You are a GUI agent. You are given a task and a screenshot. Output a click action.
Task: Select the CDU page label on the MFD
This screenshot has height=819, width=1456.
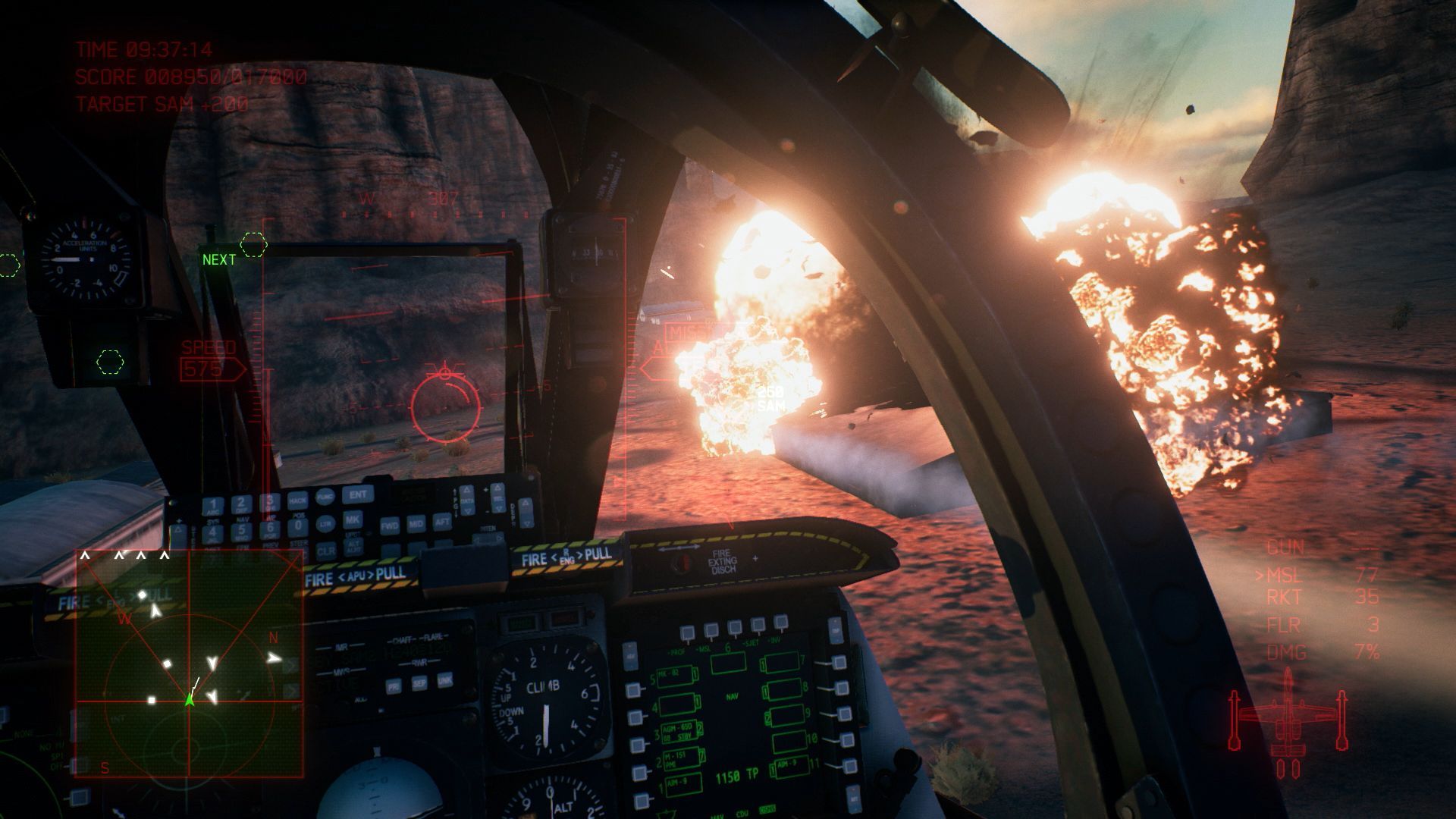pos(742,813)
